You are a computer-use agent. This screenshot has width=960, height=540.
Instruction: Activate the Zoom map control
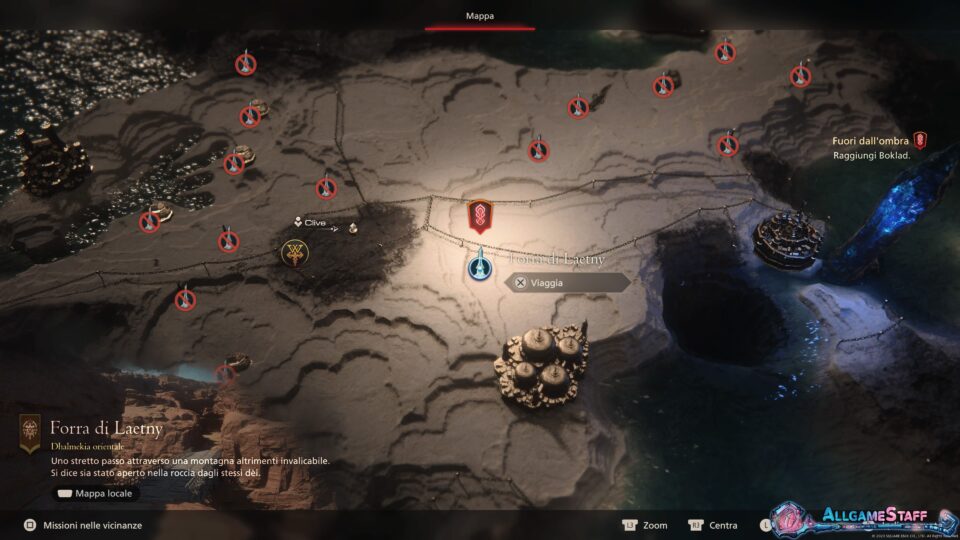tap(646, 525)
